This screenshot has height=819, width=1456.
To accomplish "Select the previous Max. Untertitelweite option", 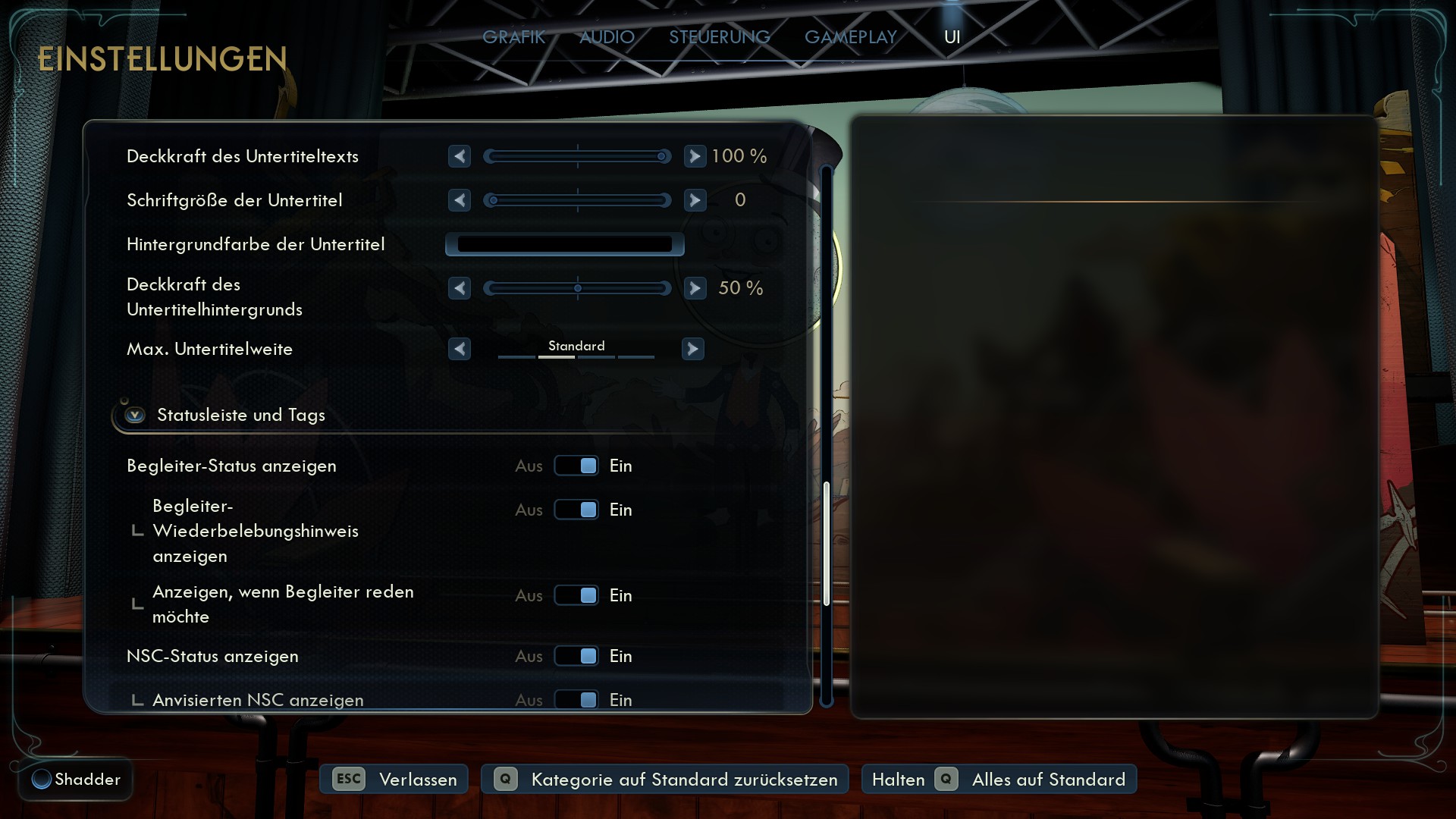I will pyautogui.click(x=460, y=349).
